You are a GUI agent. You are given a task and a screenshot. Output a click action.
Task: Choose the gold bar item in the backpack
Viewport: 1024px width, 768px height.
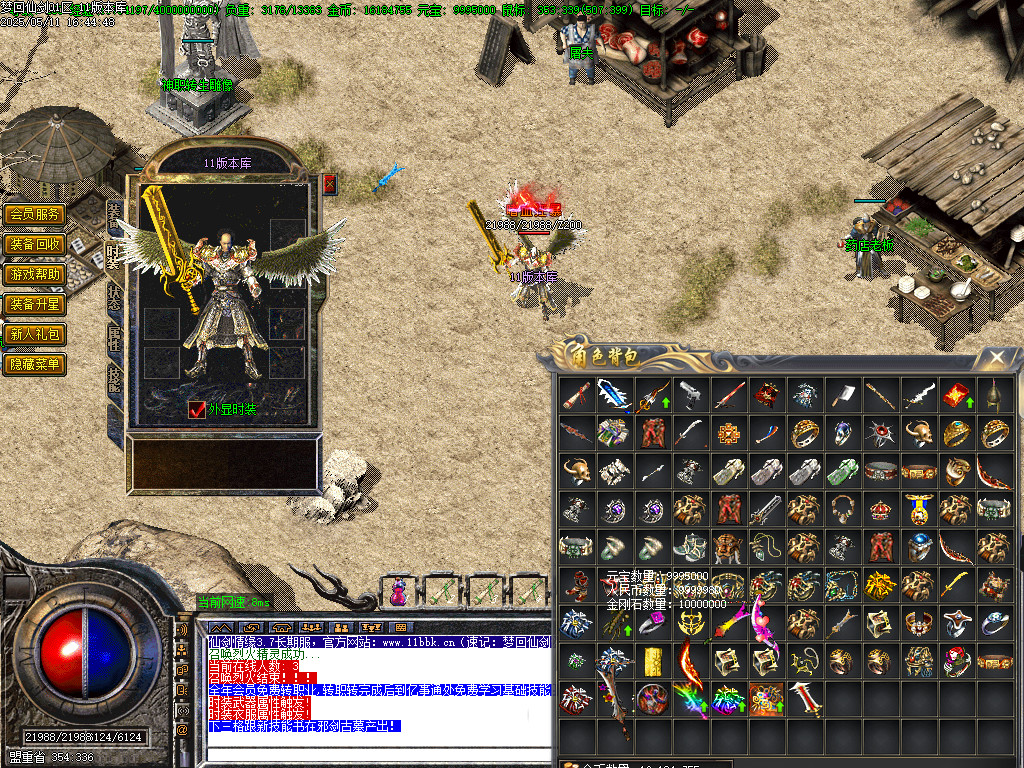coord(653,661)
